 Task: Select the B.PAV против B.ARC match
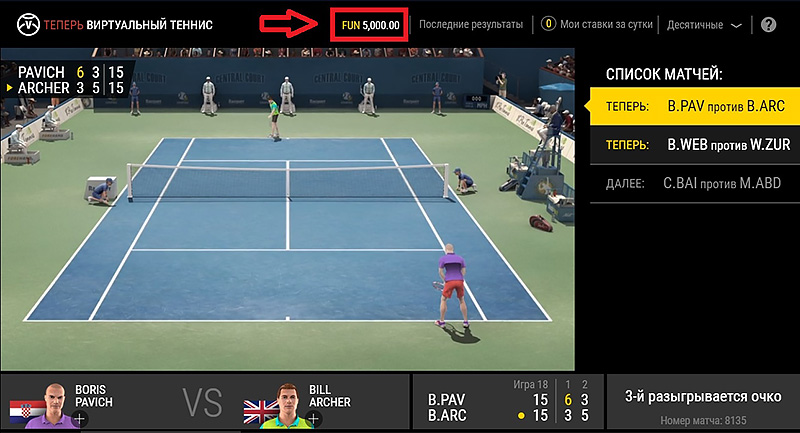[693, 105]
